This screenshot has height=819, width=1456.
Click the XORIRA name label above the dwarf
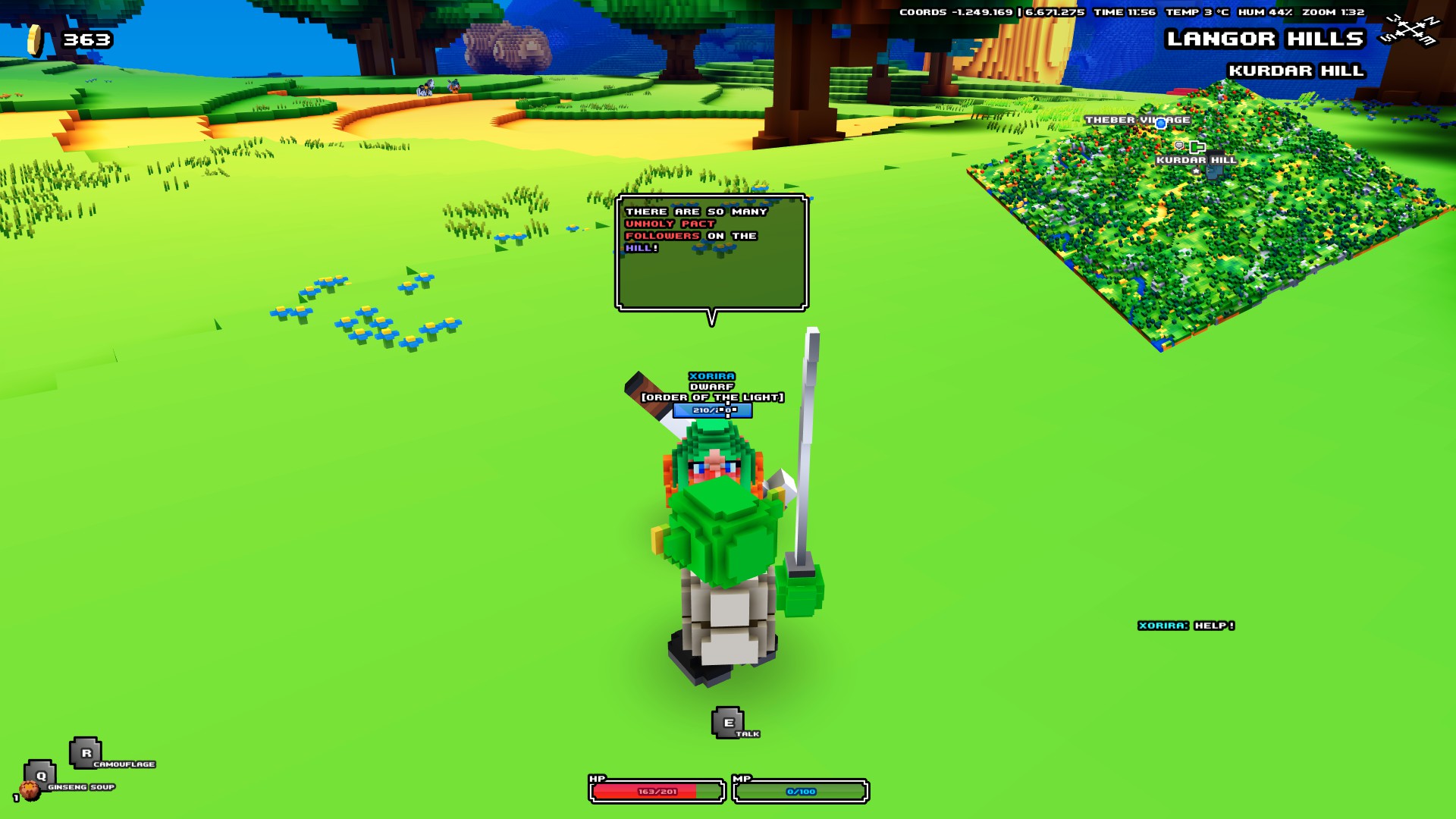[711, 375]
